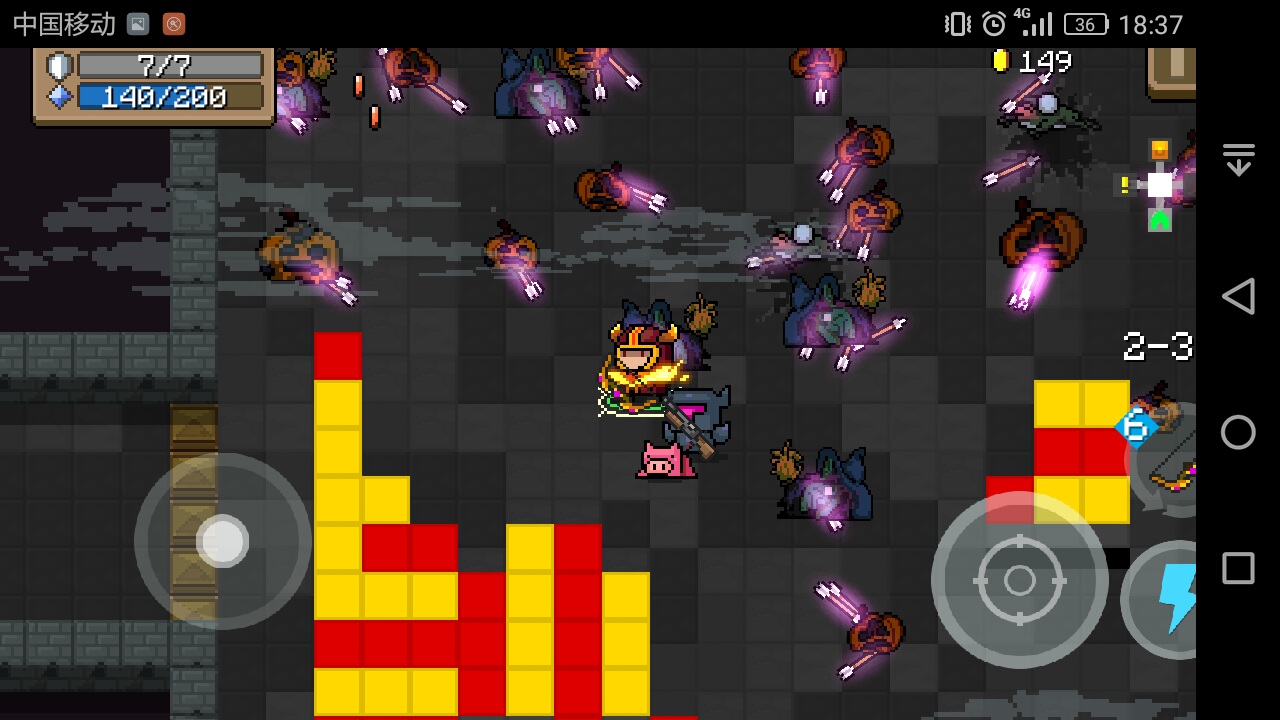The image size is (1280, 720).
Task: Hide the navigation bar with the down-arrow icon
Action: pos(1238,160)
